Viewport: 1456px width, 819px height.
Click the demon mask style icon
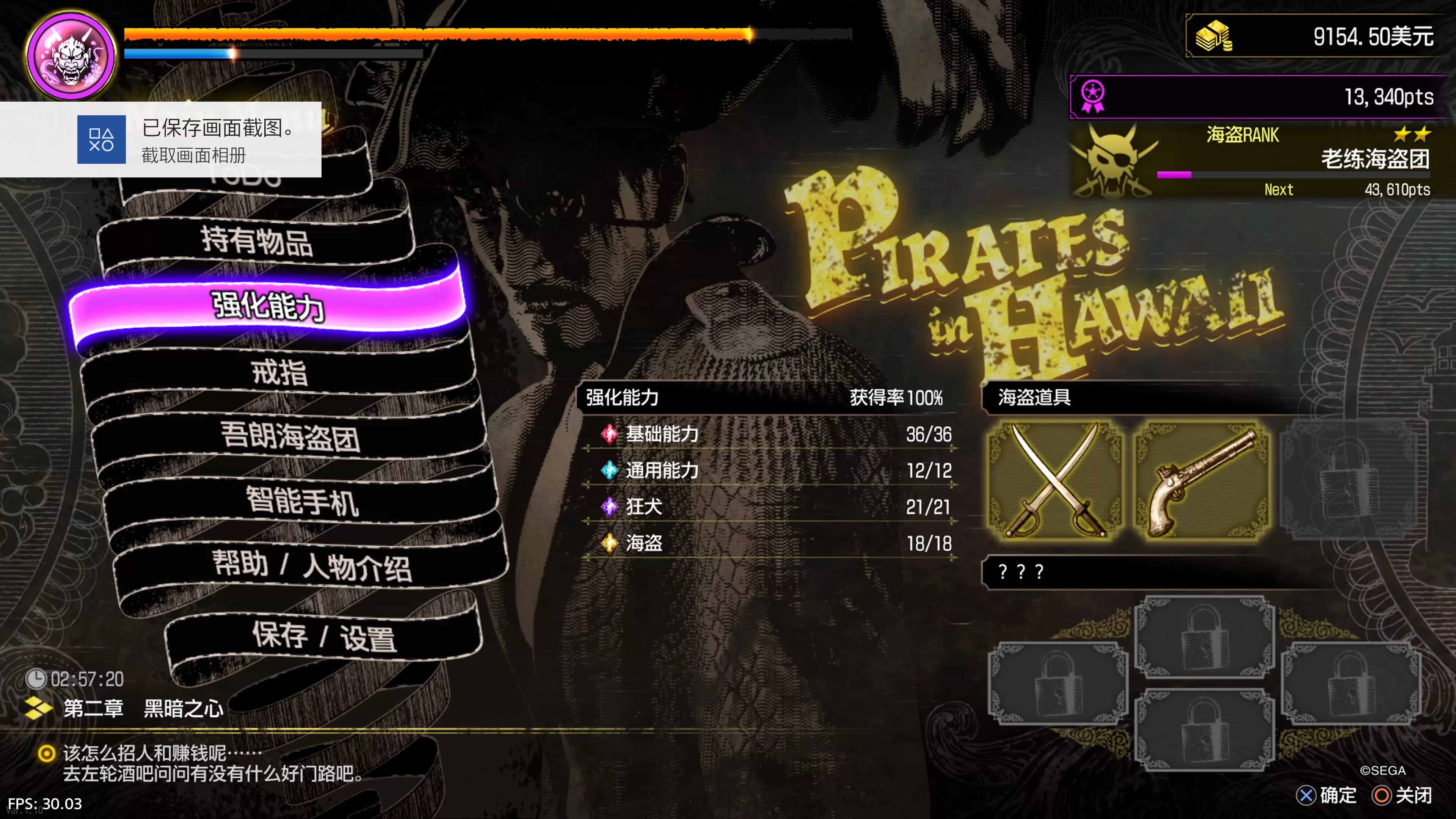coord(71,55)
